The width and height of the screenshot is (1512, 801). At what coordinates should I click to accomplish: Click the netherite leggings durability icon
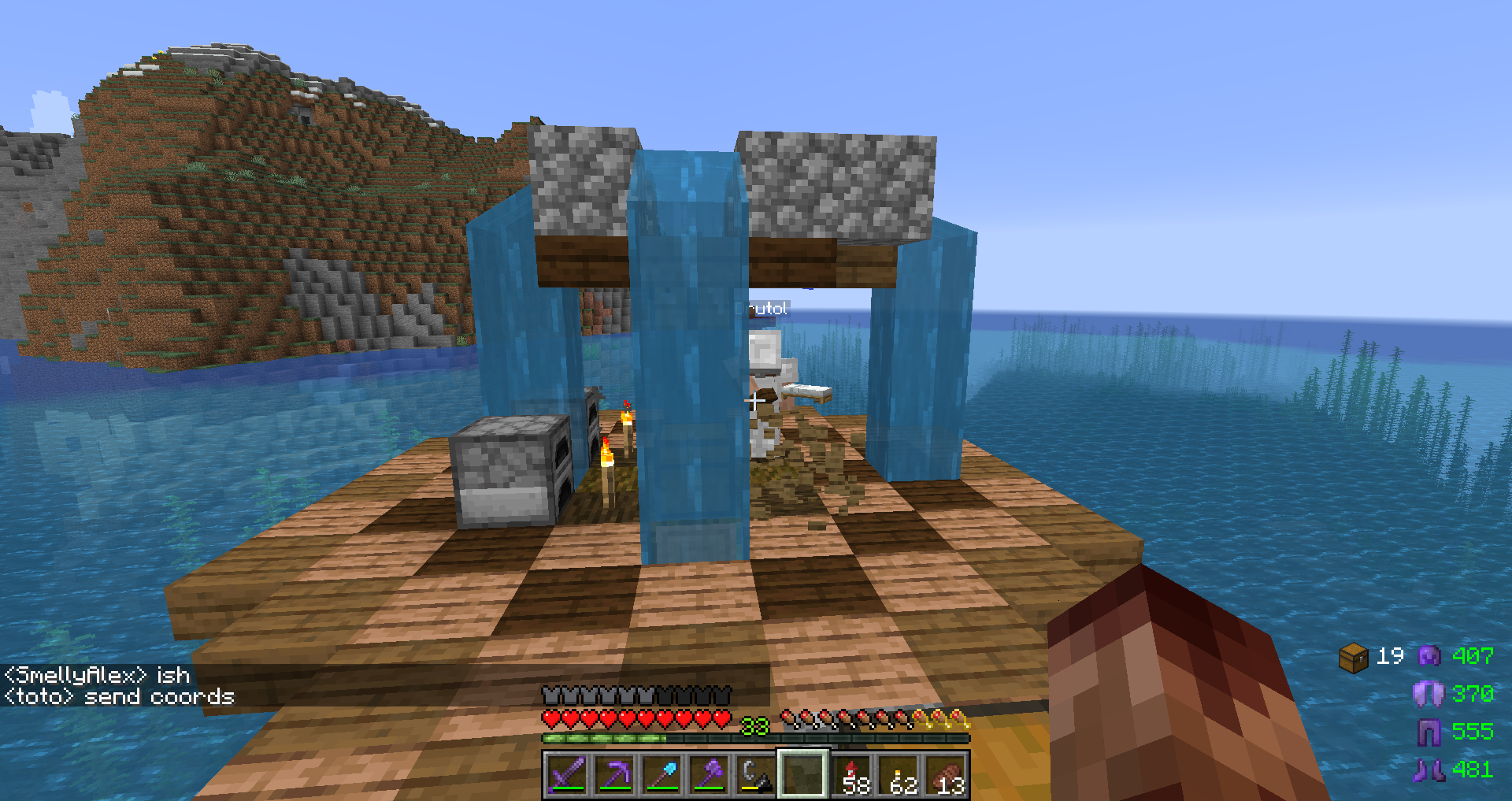(x=1429, y=732)
